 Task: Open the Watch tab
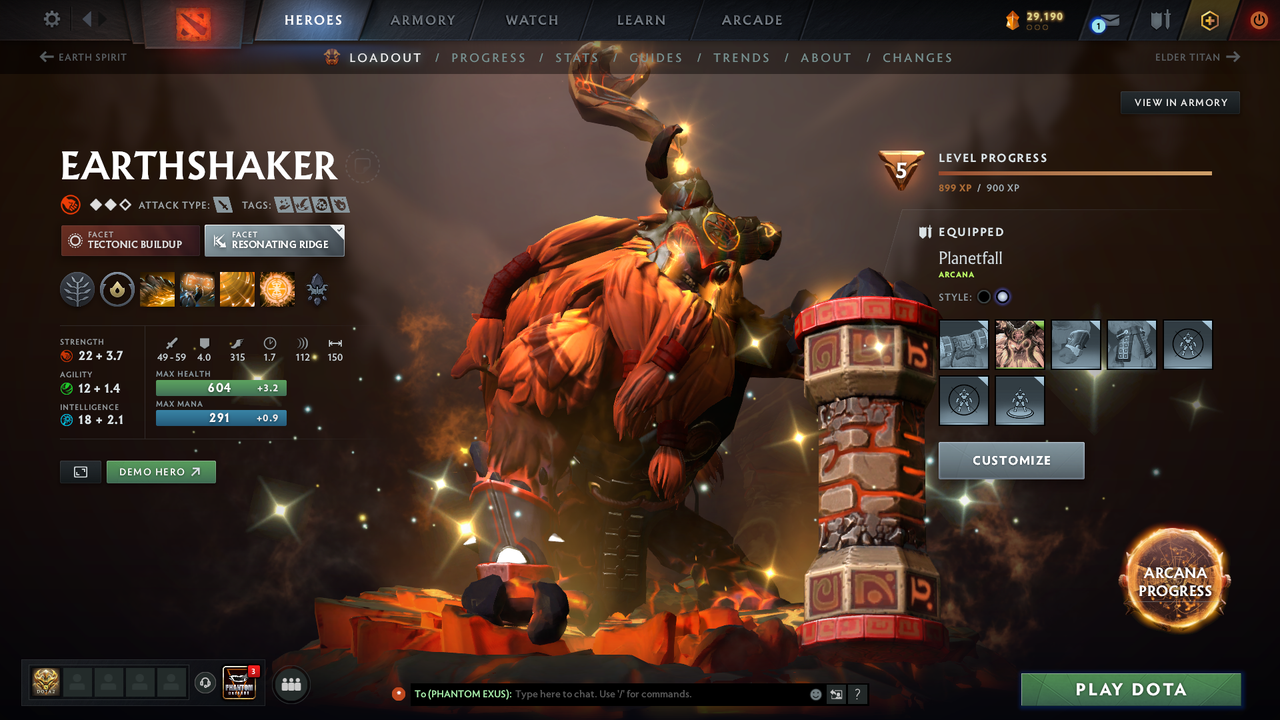(x=532, y=20)
